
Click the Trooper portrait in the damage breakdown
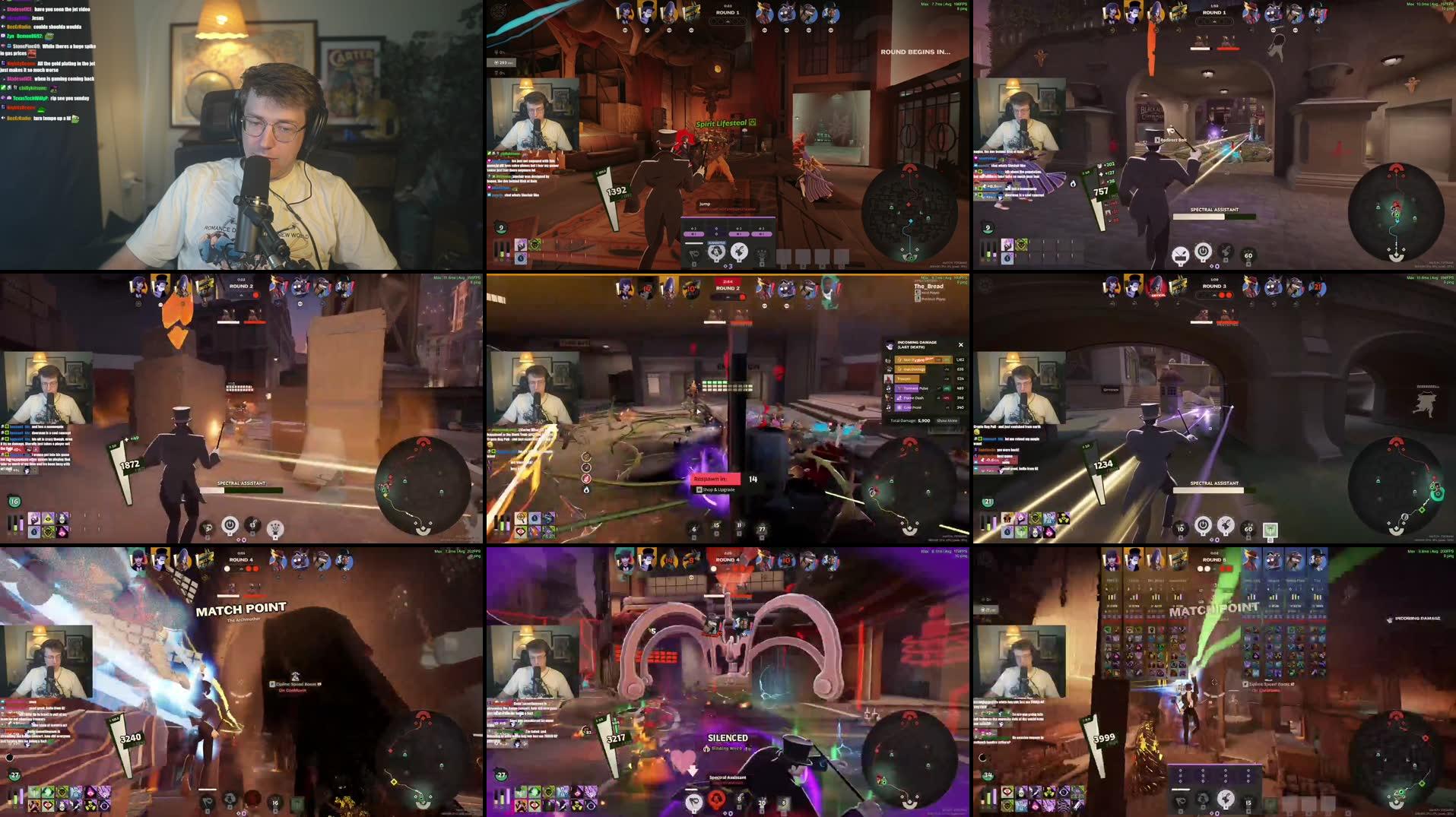[x=888, y=379]
